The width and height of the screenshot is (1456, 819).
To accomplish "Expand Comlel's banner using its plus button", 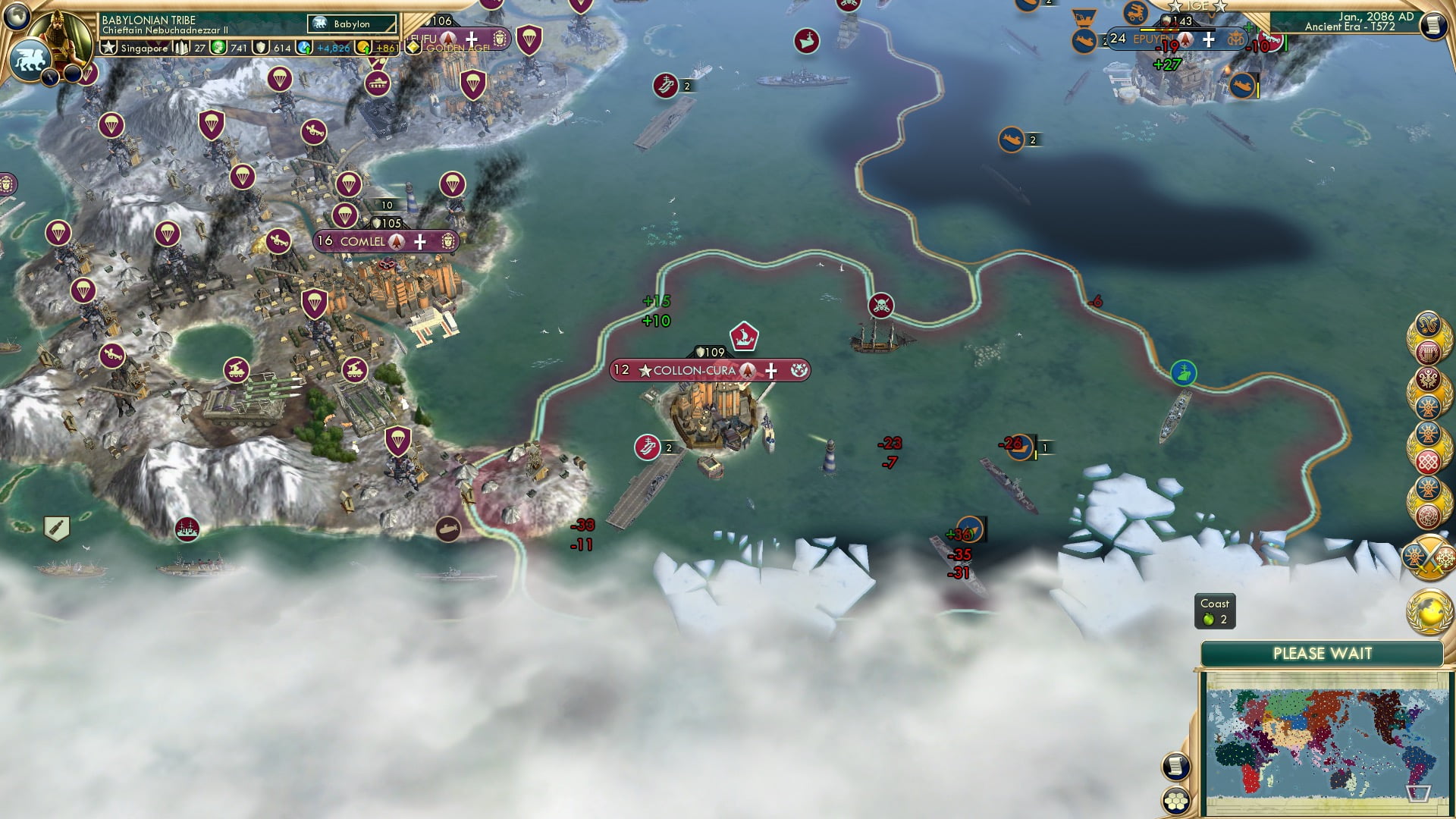I will click(419, 240).
